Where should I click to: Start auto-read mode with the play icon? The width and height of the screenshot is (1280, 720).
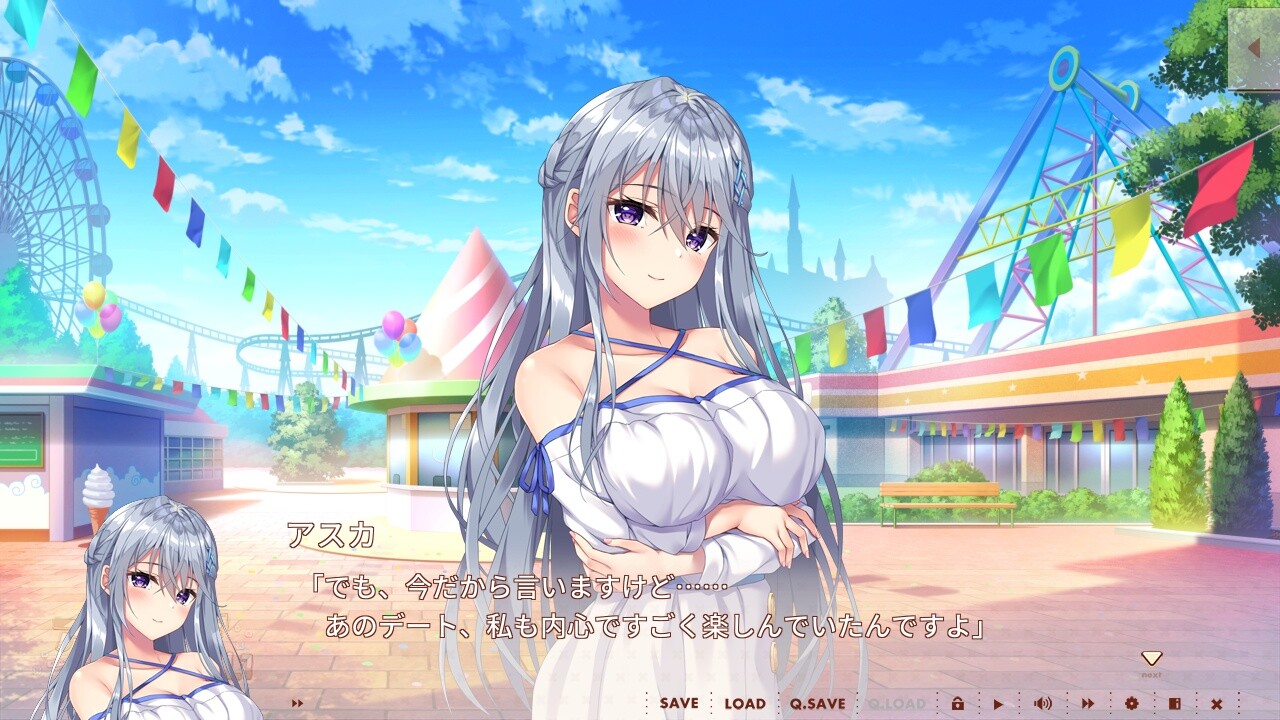(x=999, y=703)
